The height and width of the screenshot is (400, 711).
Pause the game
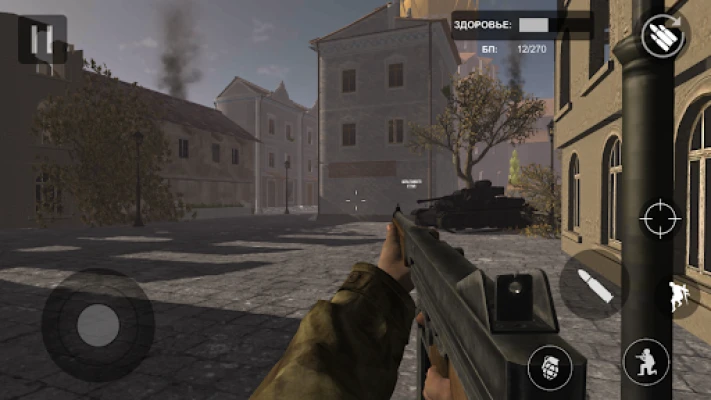pyautogui.click(x=42, y=41)
